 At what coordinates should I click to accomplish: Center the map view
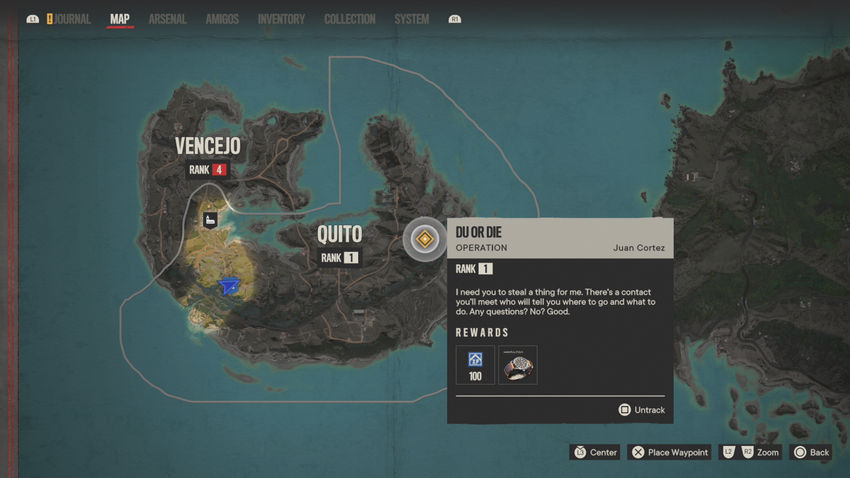point(595,452)
